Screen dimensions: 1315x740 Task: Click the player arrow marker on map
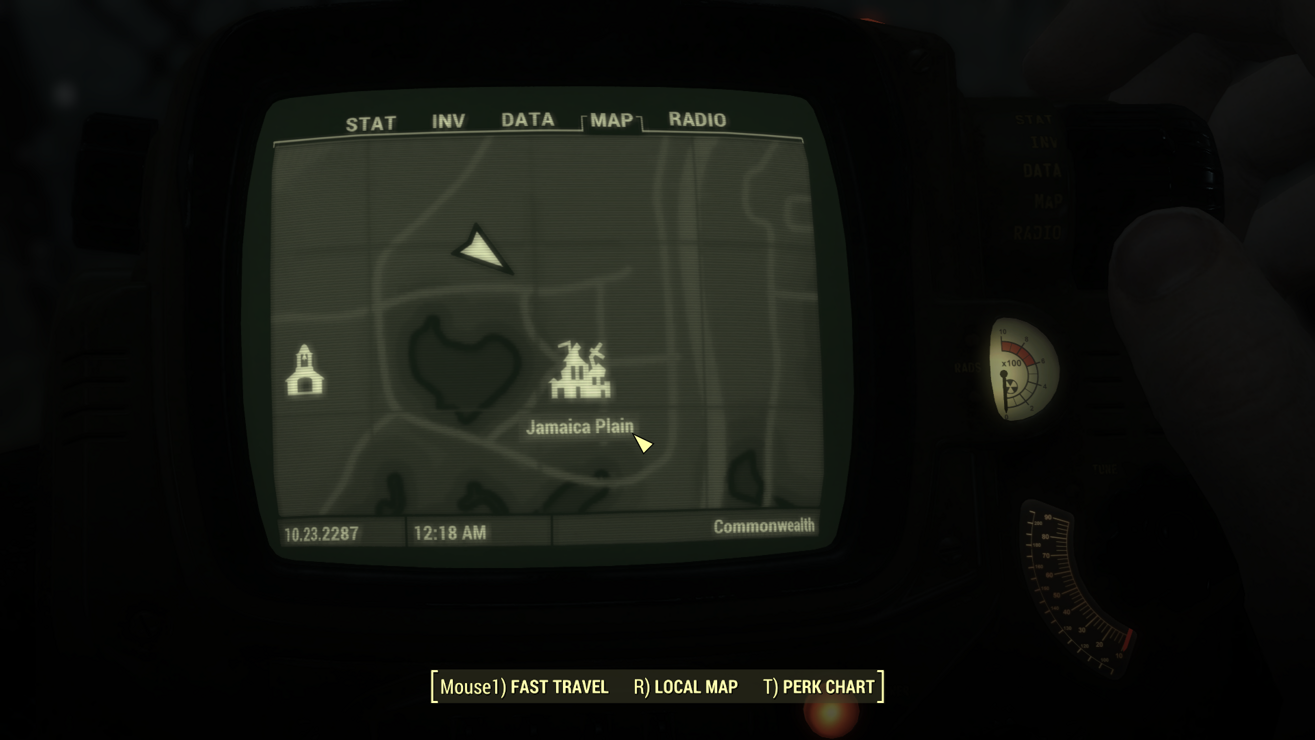pos(484,249)
